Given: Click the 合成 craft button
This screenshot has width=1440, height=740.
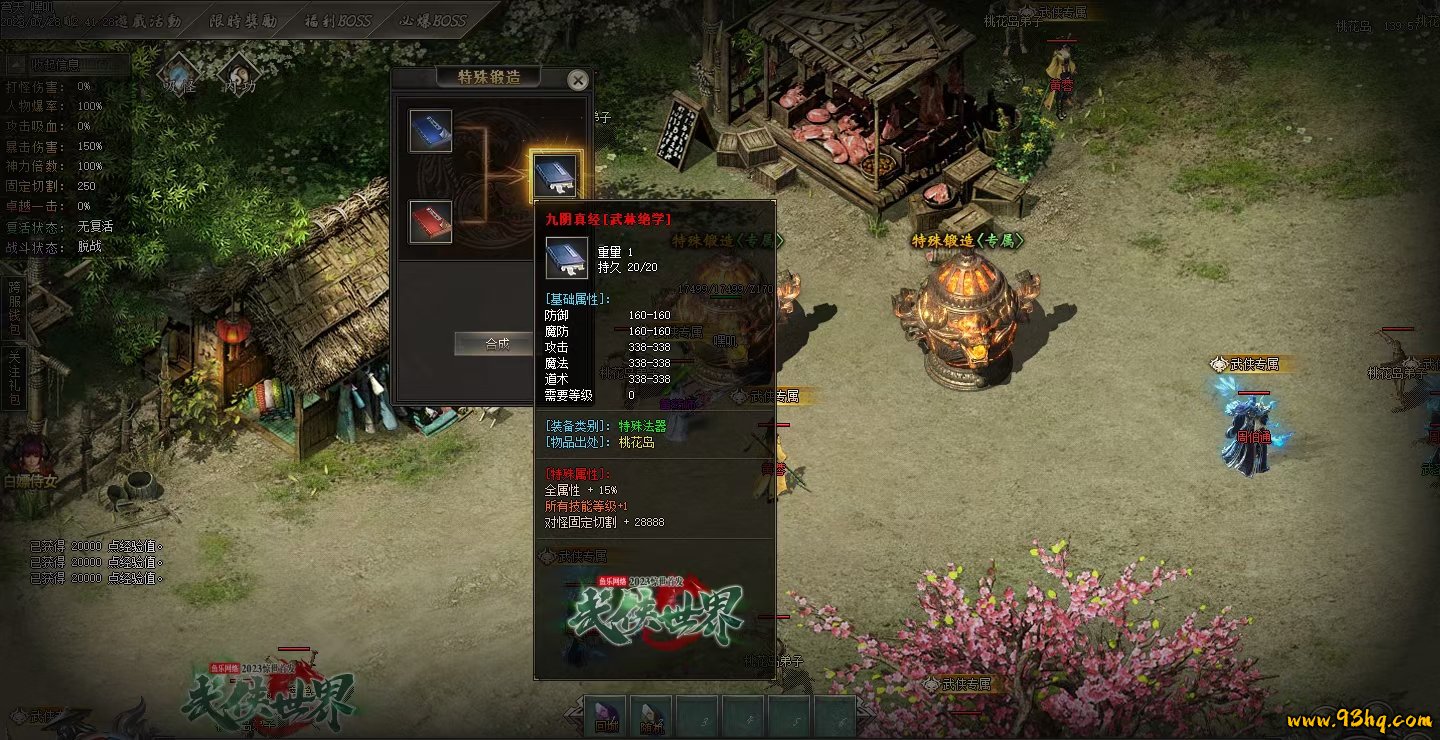Looking at the screenshot, I should coord(496,344).
